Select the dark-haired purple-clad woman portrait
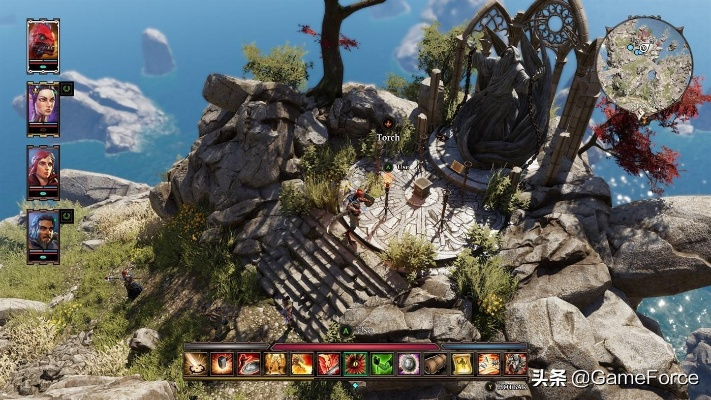 tap(43, 105)
